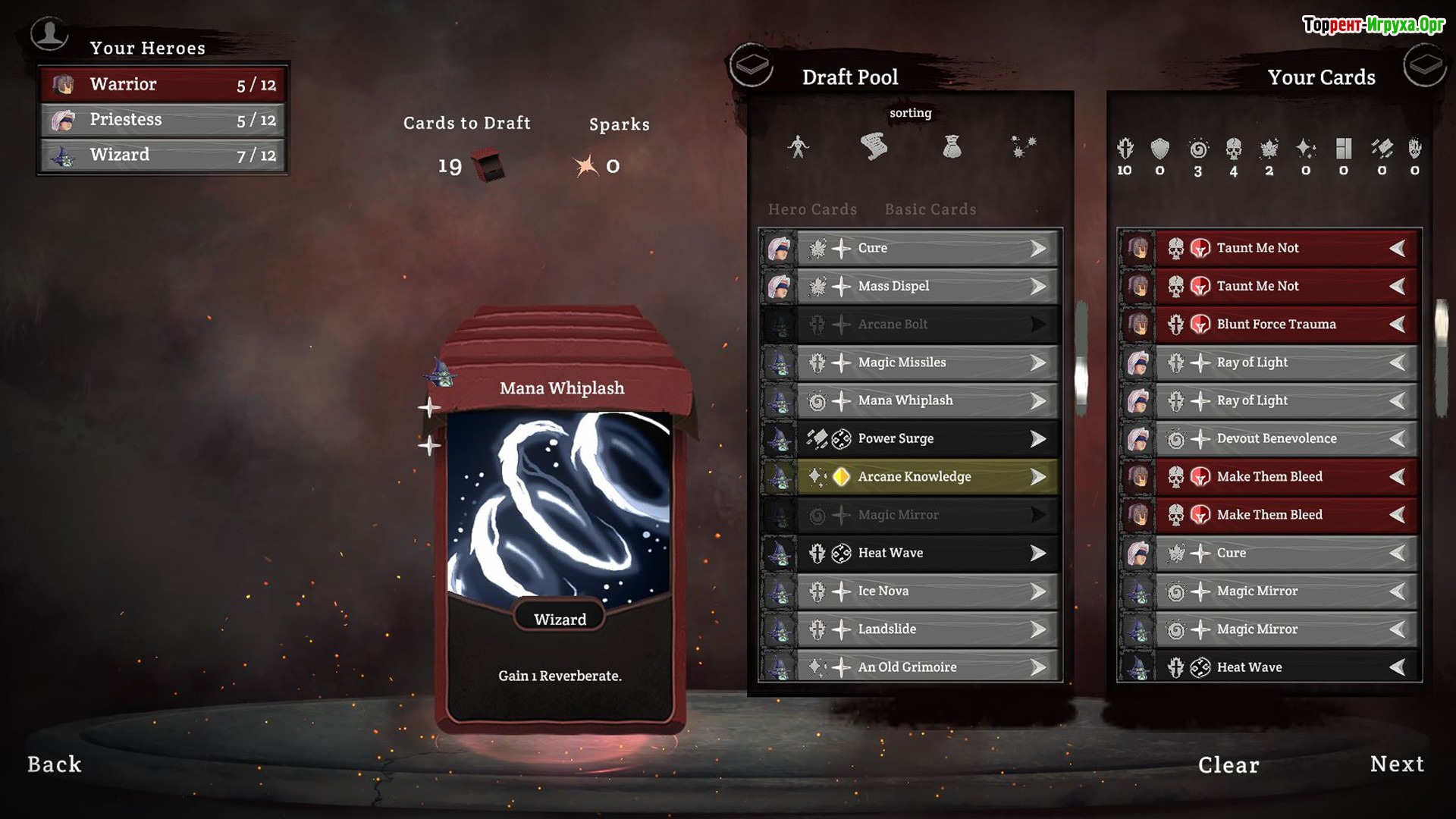
Task: Go Back to the previous screen
Action: click(x=55, y=764)
